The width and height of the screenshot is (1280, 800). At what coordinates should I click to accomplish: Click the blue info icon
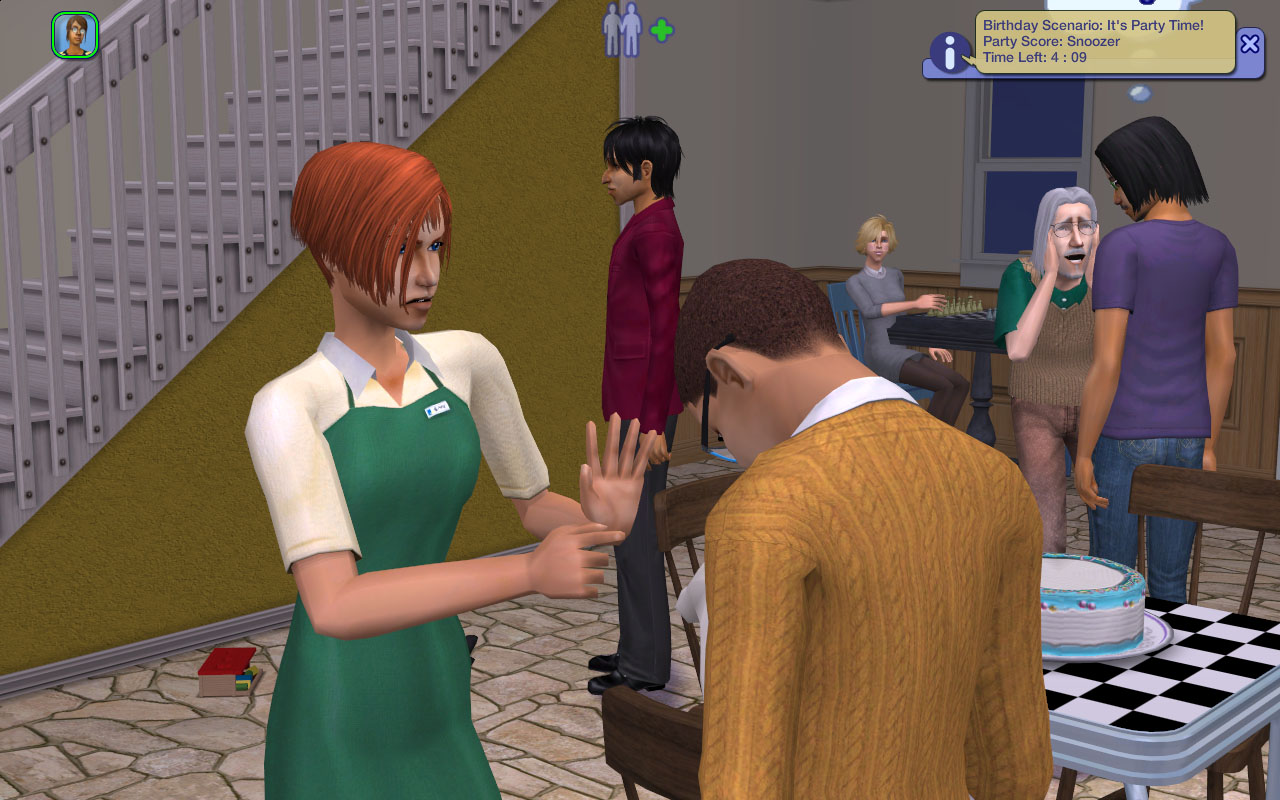949,53
